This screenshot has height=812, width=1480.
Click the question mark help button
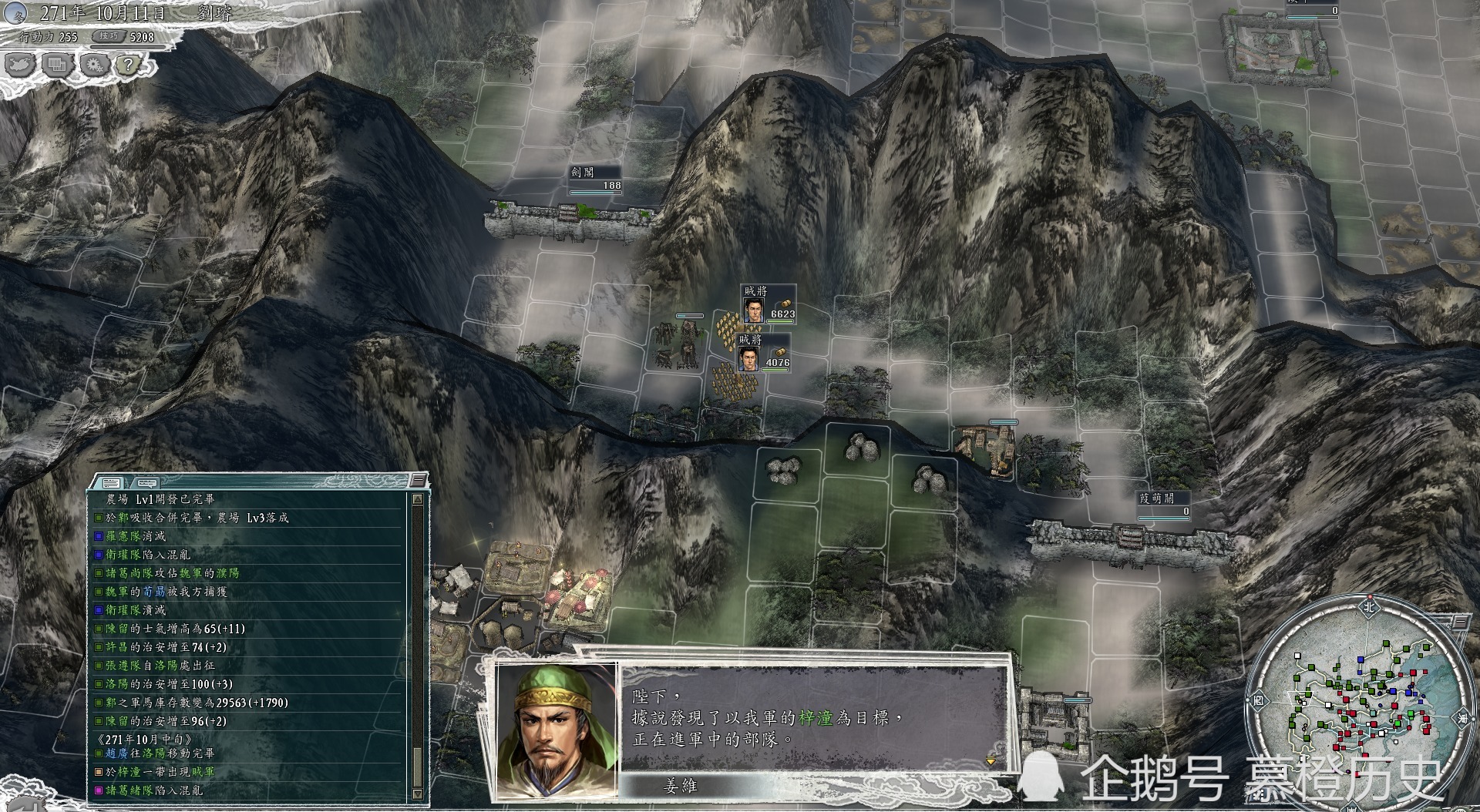click(129, 65)
